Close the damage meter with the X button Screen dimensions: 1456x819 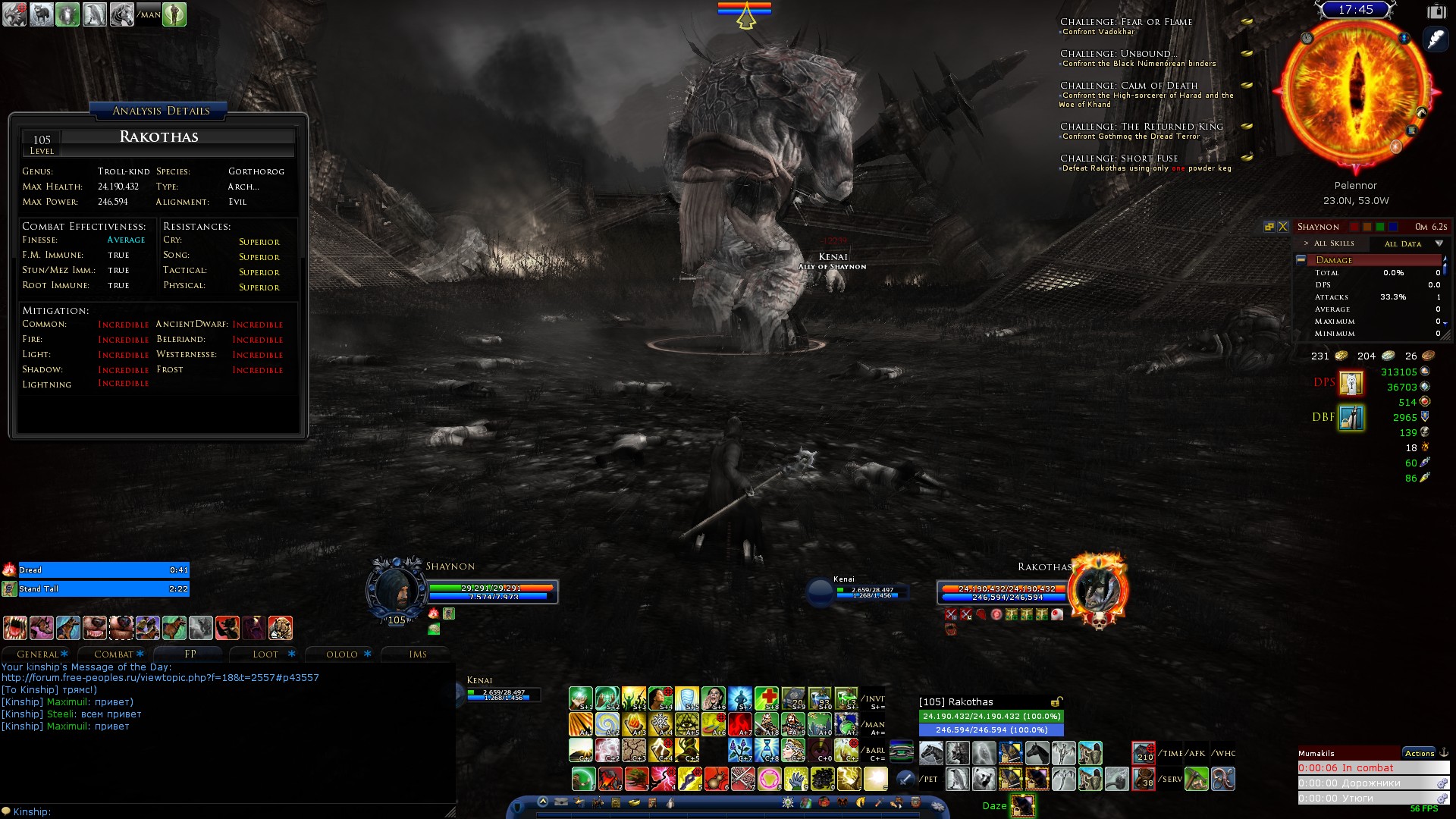pos(1283,227)
